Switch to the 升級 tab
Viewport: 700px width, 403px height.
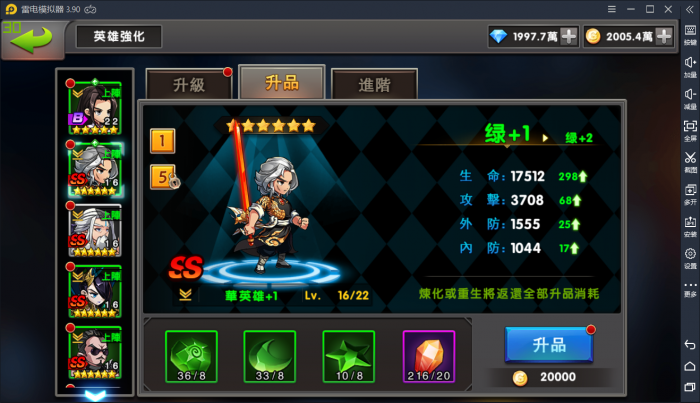pyautogui.click(x=188, y=85)
